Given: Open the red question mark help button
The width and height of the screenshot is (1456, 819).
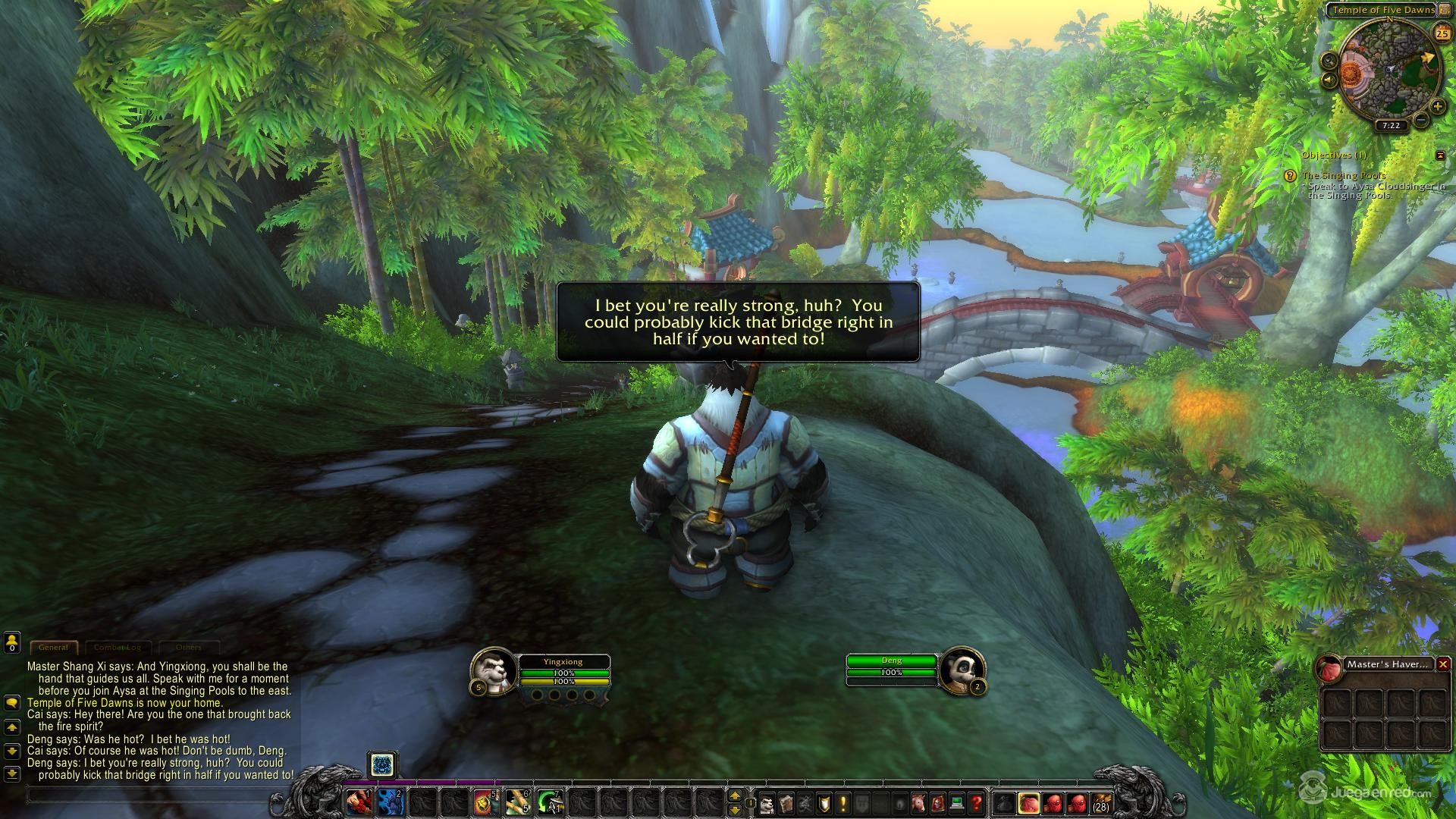Looking at the screenshot, I should pyautogui.click(x=977, y=802).
